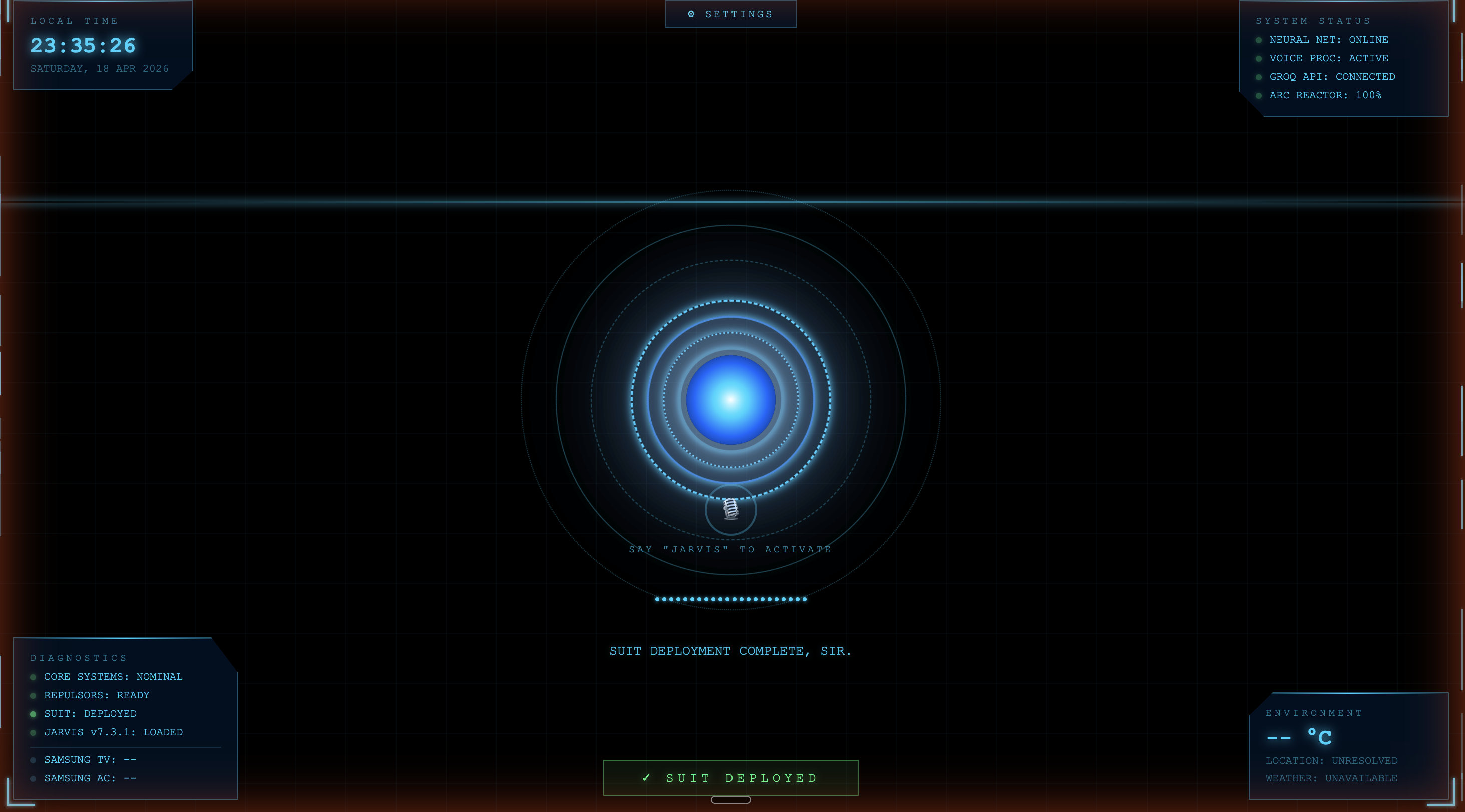Open the Settings gear icon
Viewport: 1465px width, 812px height.
pos(691,13)
